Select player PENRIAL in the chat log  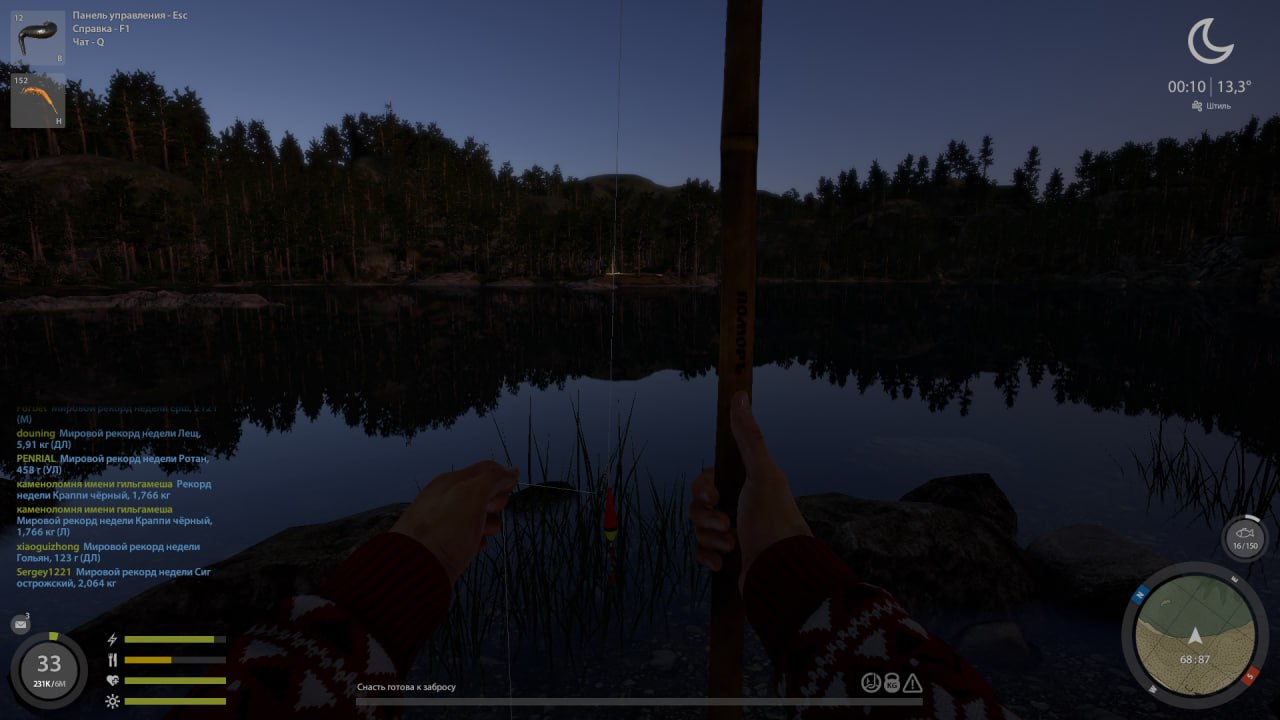36,458
